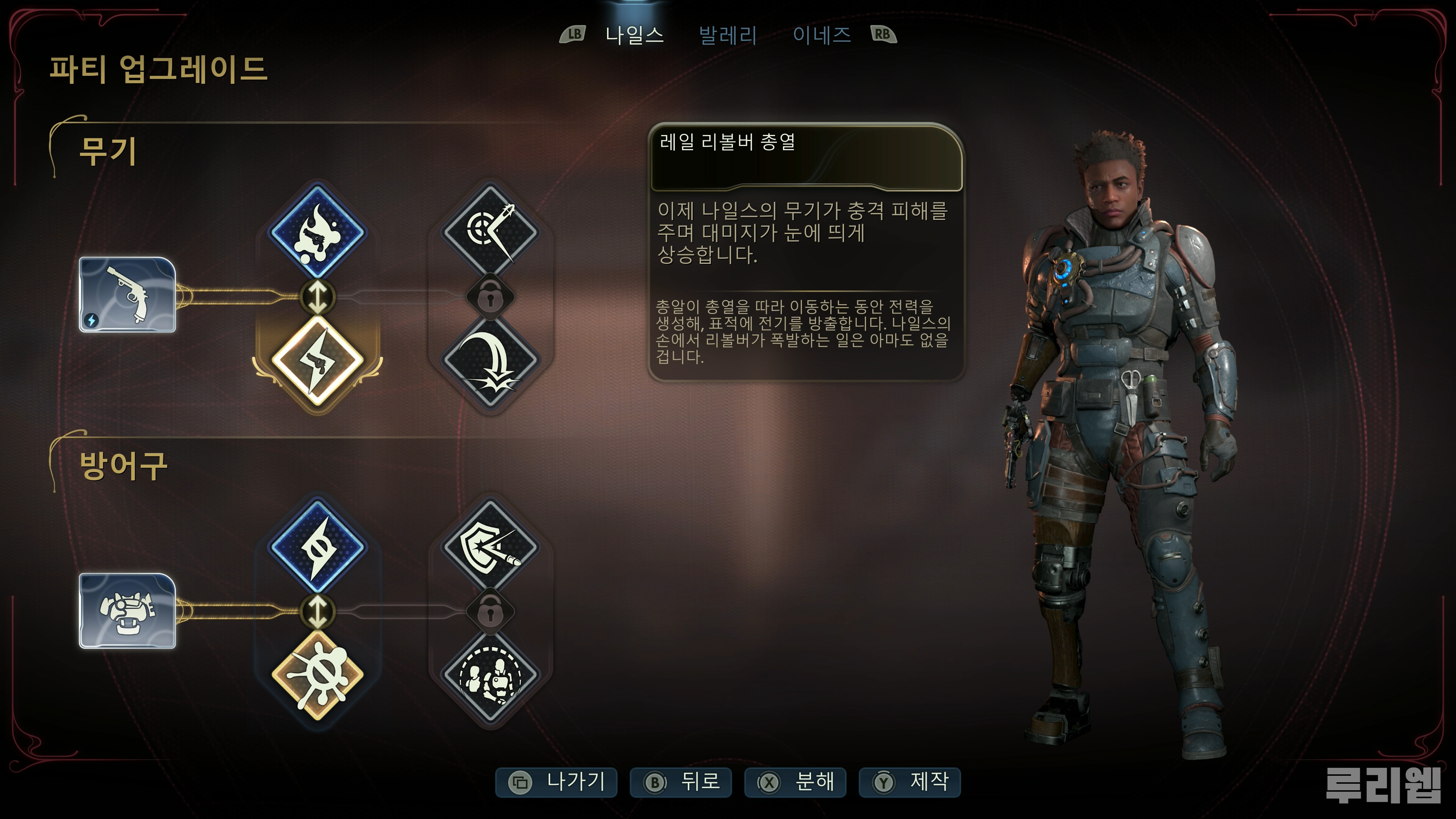
Task: Exit with the 나가기 button
Action: coord(557,782)
